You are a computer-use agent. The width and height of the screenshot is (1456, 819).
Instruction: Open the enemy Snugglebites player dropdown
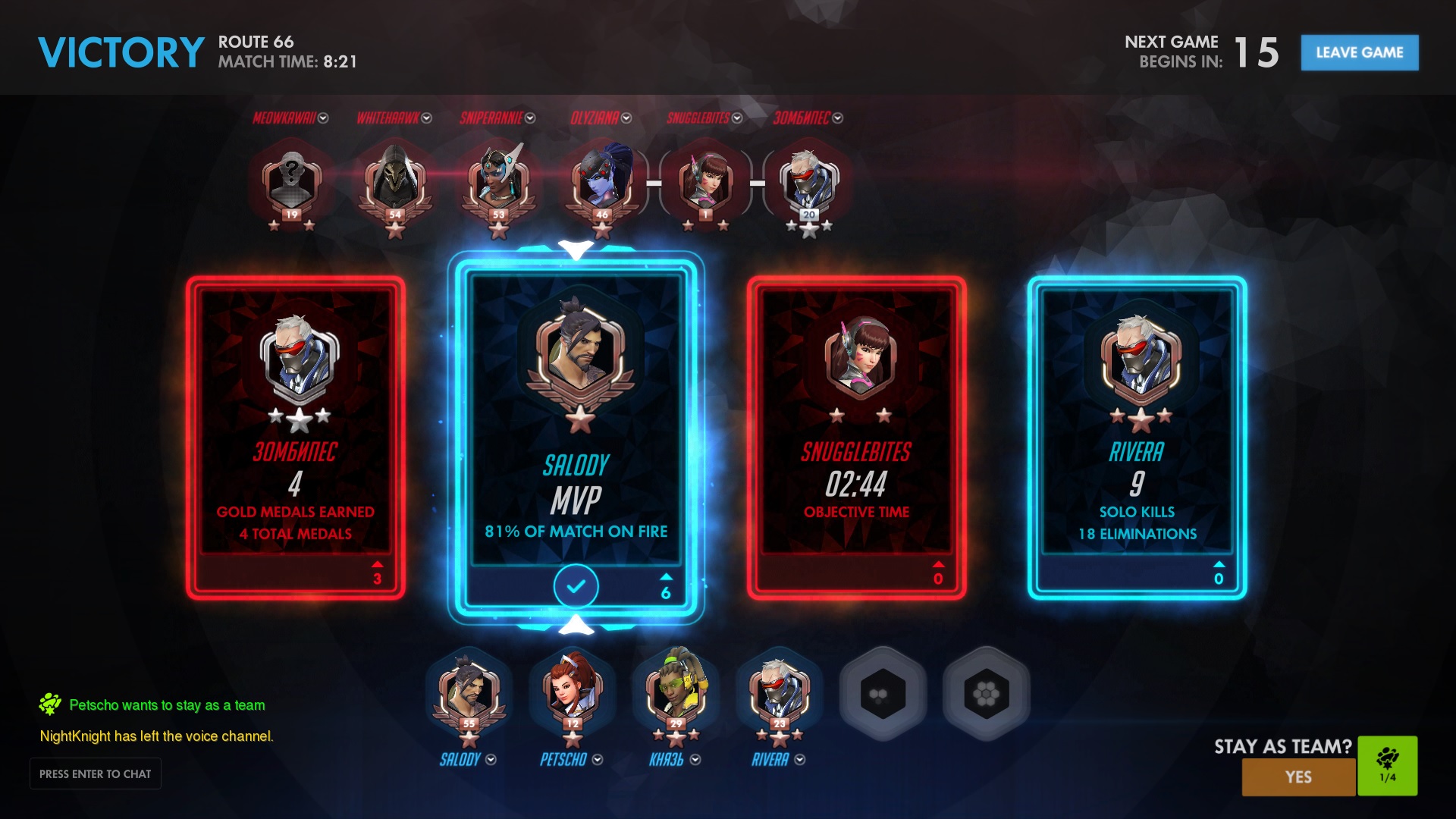tap(737, 118)
